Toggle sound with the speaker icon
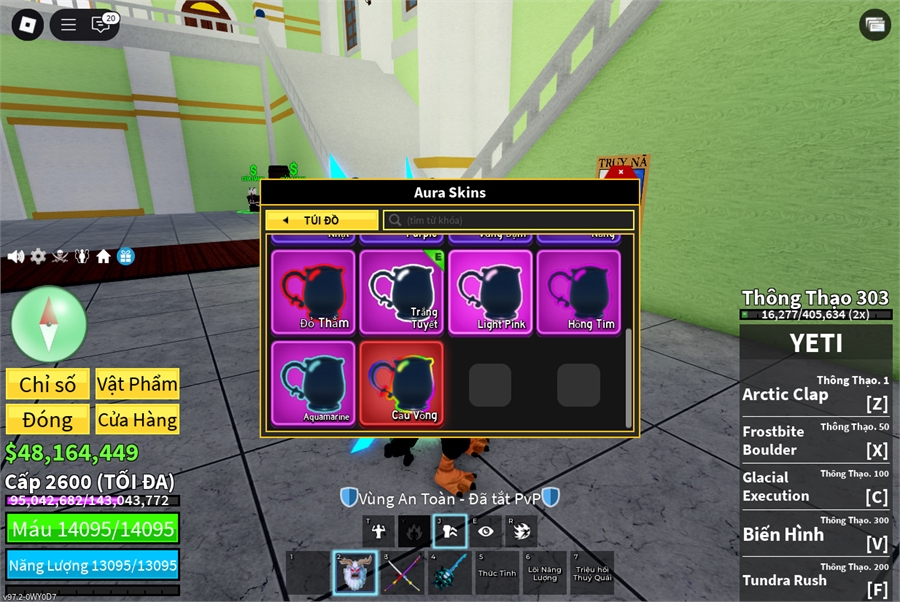900x602 pixels. tap(16, 257)
